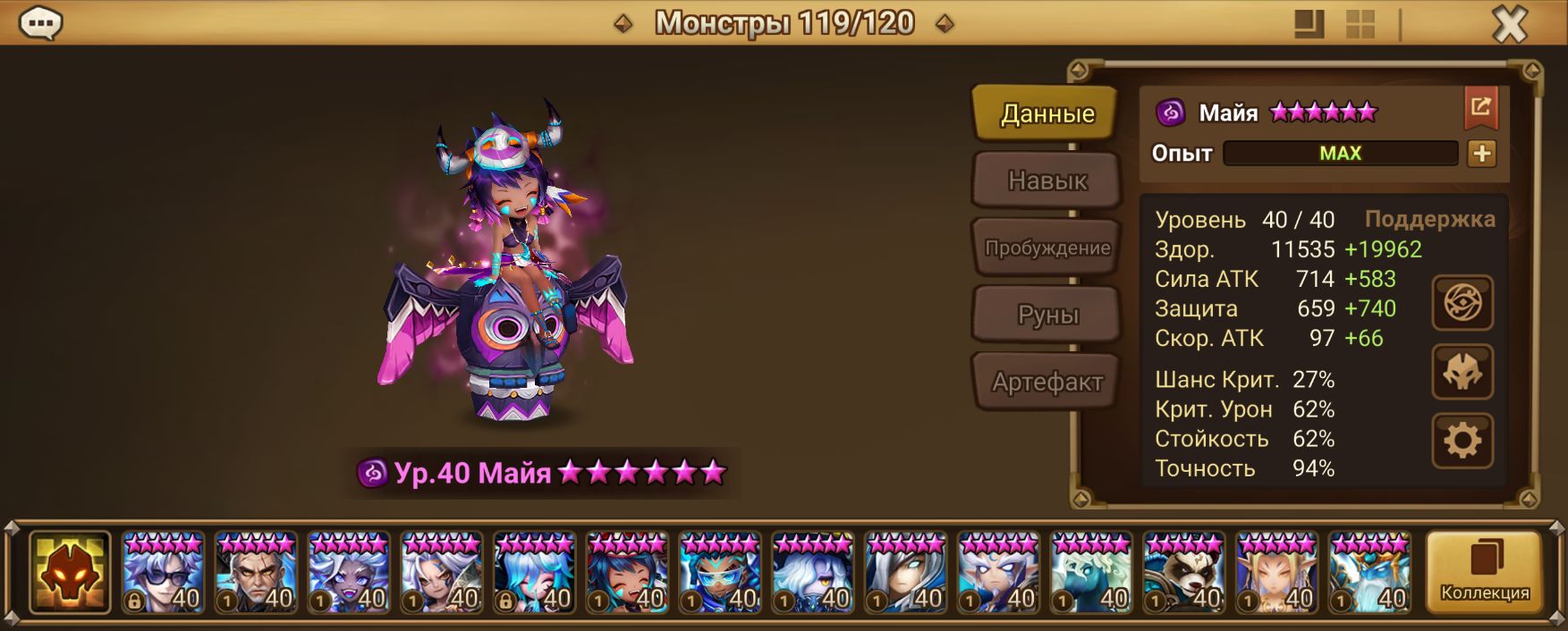Open the gear settings button
Screen dimensions: 1568x631
(x=1462, y=441)
